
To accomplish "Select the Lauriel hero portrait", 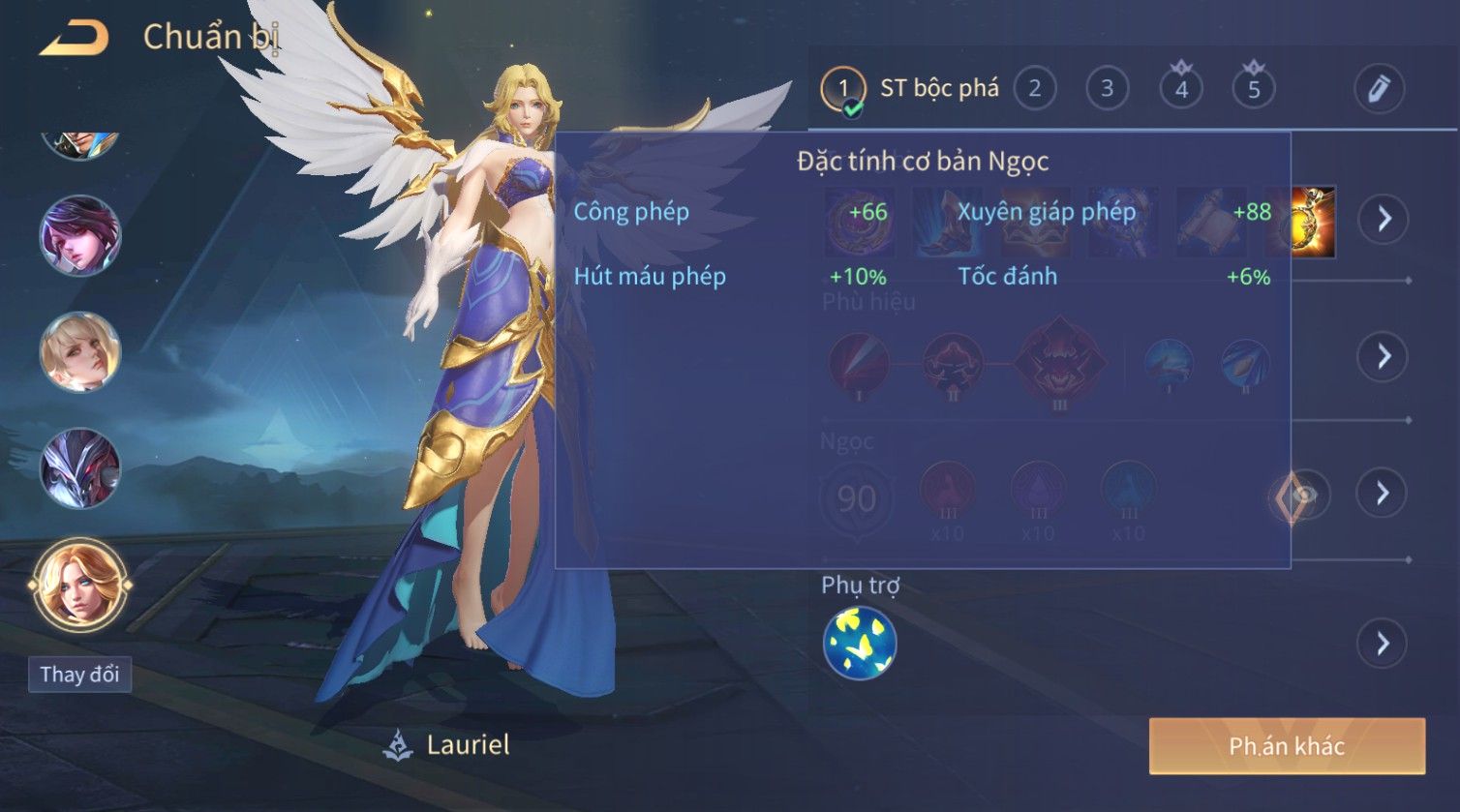I will (79, 585).
